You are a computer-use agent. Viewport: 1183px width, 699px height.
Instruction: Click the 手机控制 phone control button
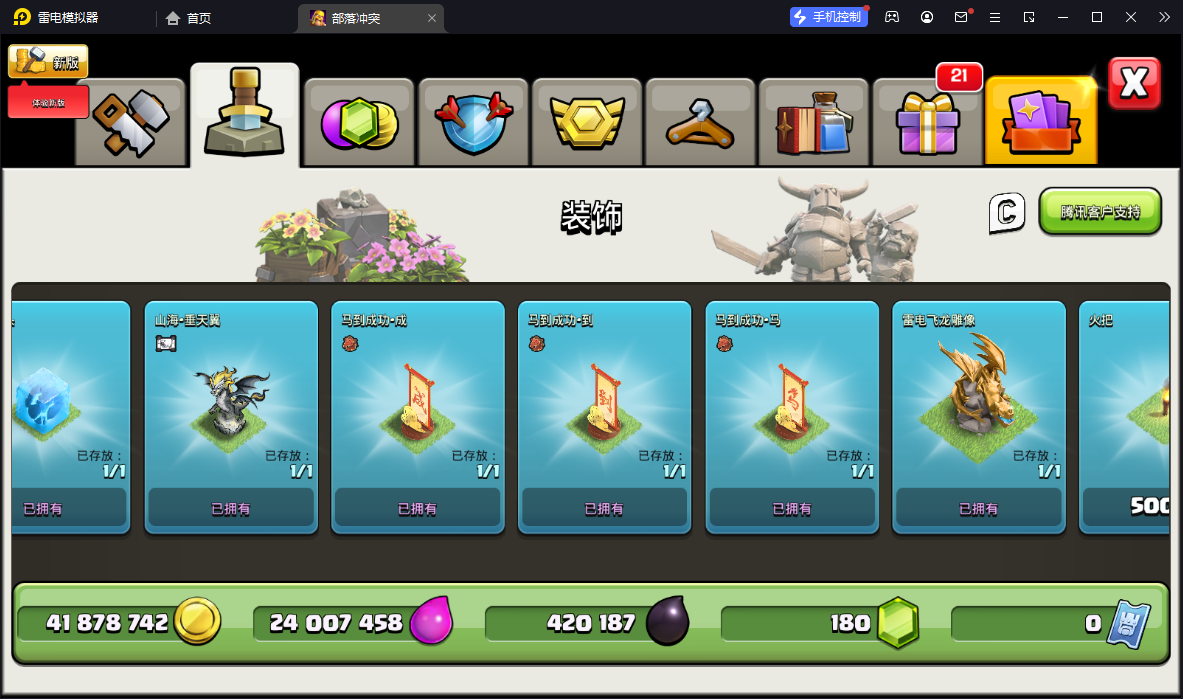pyautogui.click(x=827, y=17)
